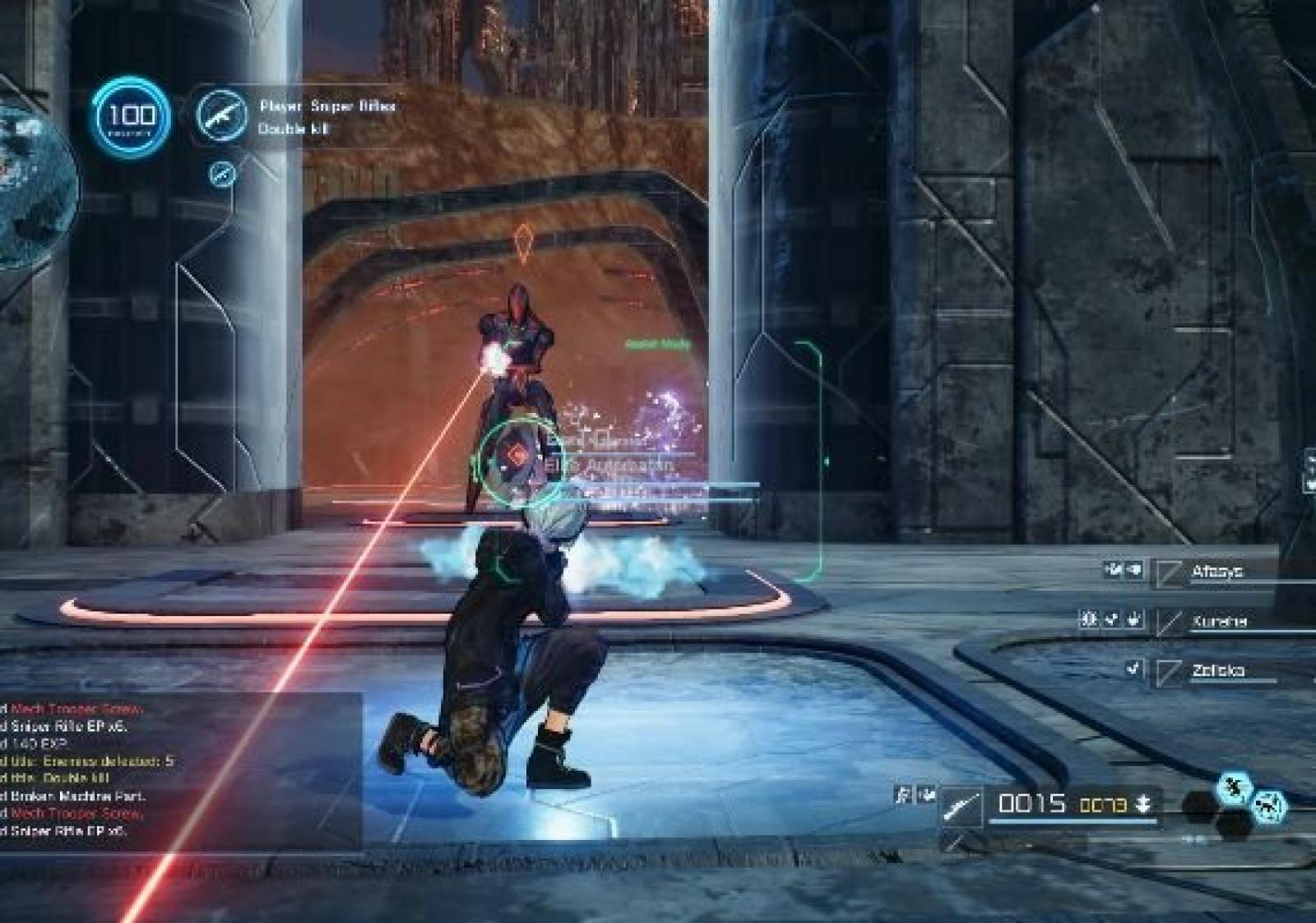This screenshot has width=1316, height=923.
Task: Choose Kureha in the party list
Action: [x=1219, y=622]
